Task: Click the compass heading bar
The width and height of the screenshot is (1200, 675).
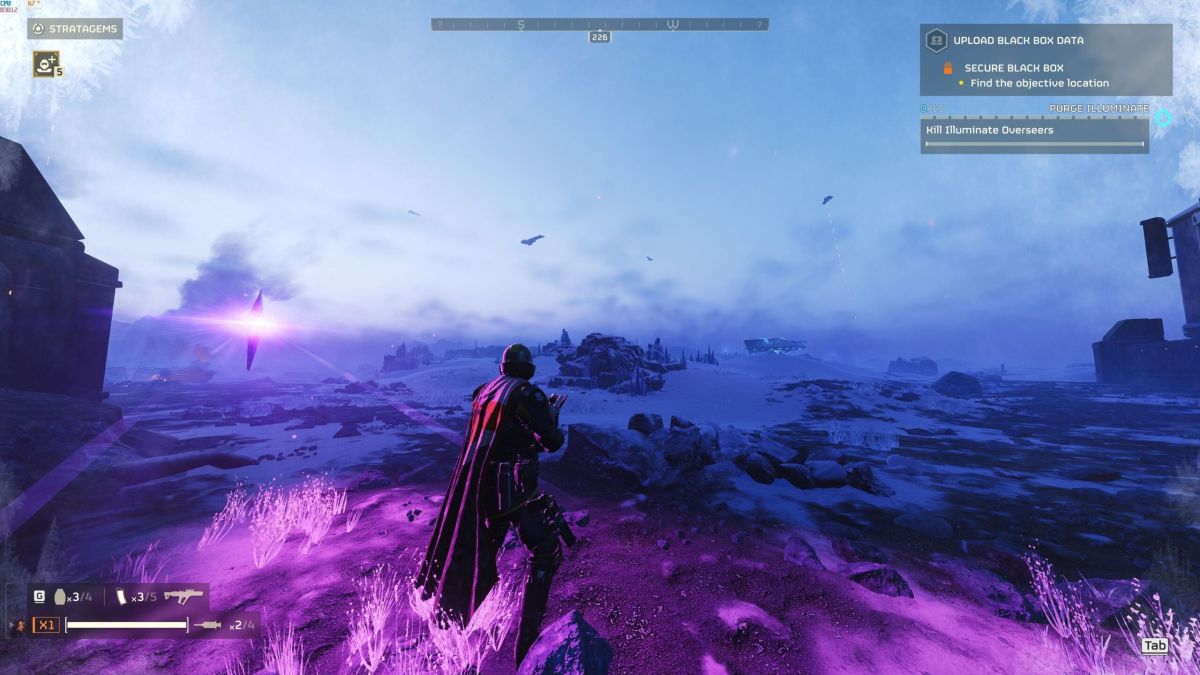Action: pyautogui.click(x=600, y=24)
